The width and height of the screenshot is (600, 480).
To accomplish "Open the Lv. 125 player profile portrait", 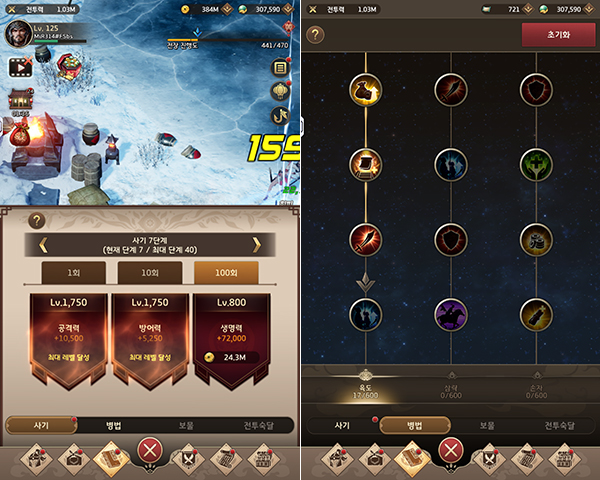I will [x=17, y=33].
